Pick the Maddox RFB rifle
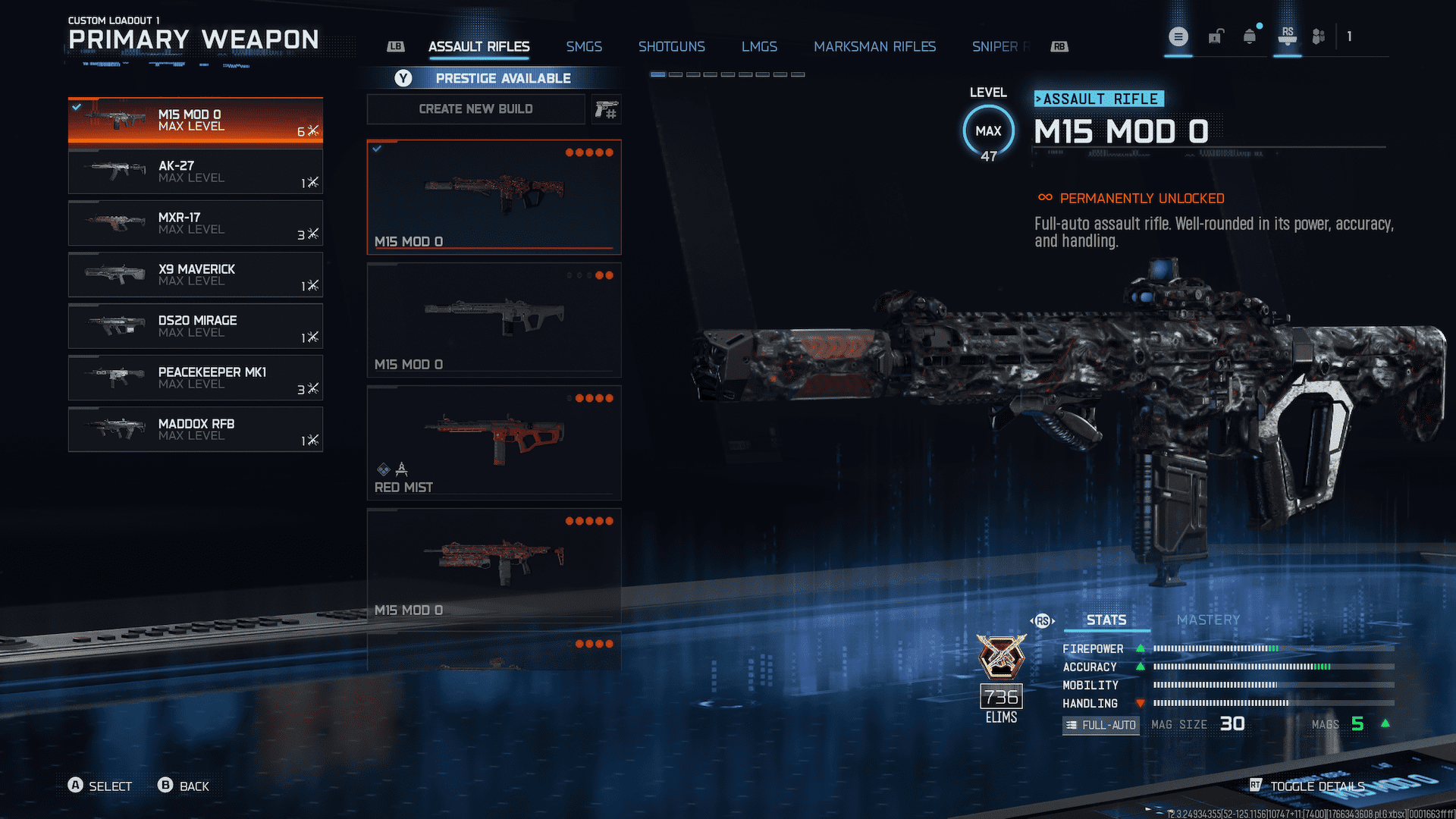Image resolution: width=1456 pixels, height=819 pixels. coord(195,429)
